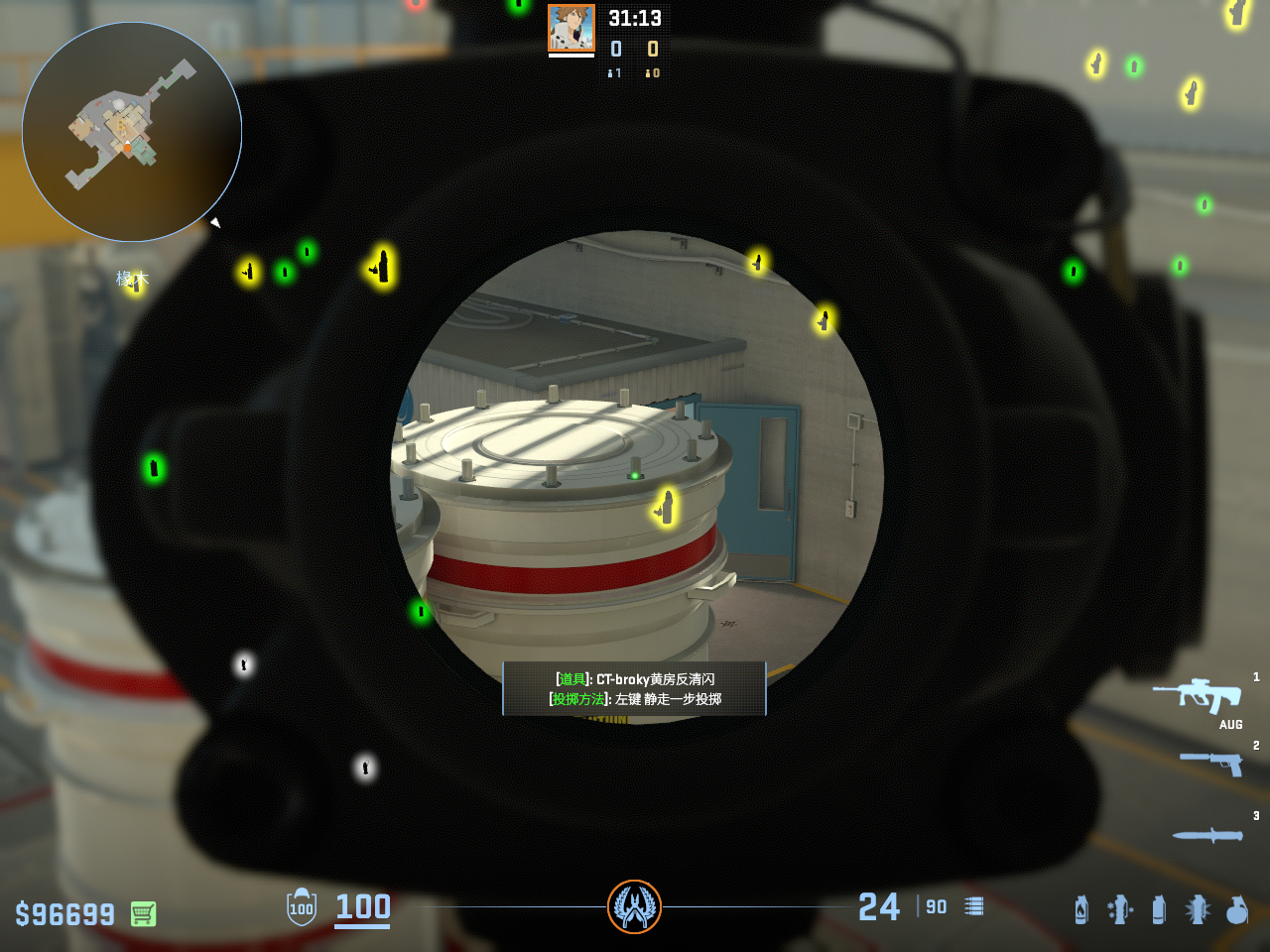This screenshot has height=952, width=1270.
Task: Click the player avatar portrait
Action: click(x=571, y=29)
